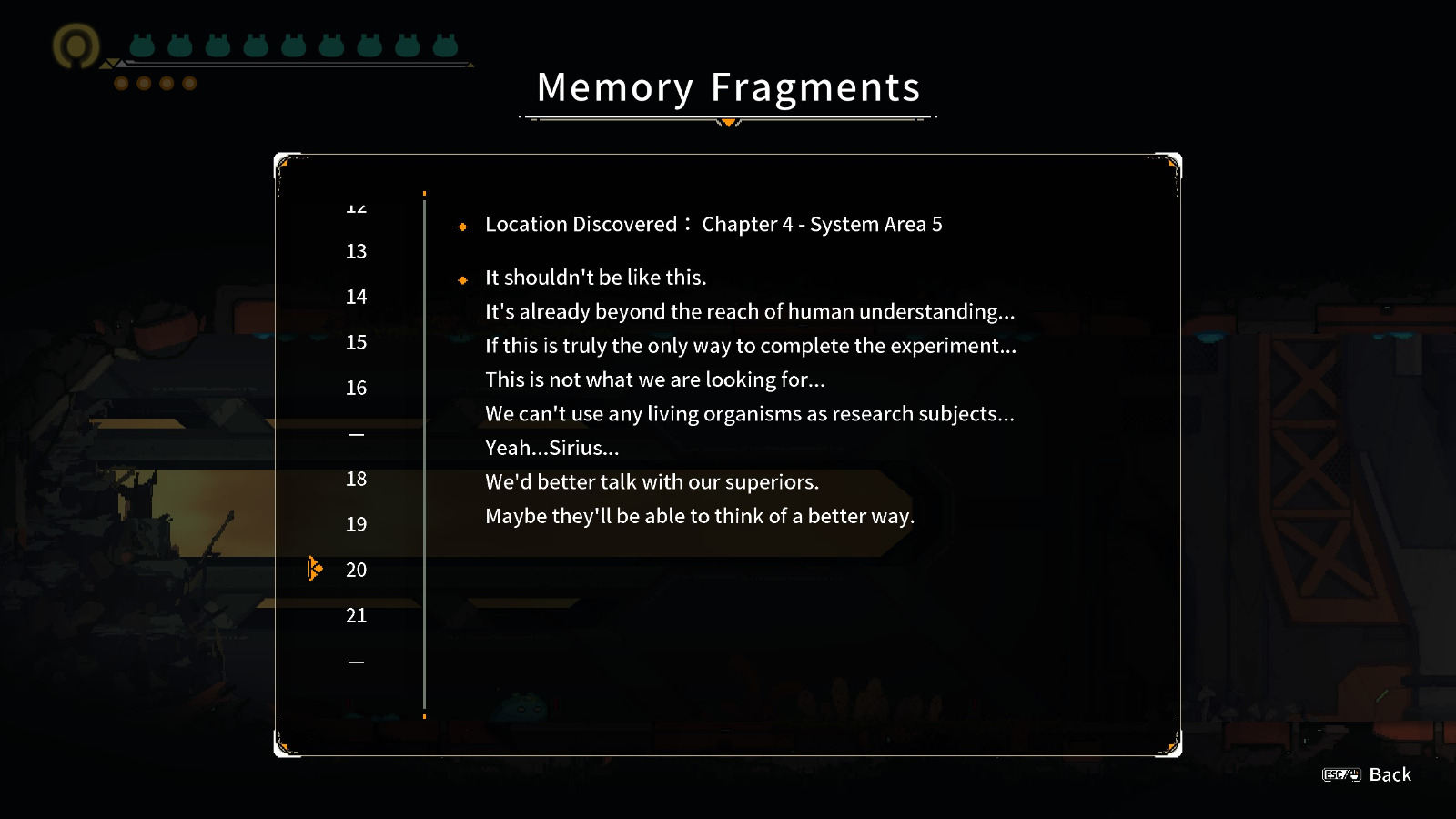Click the dash entry between fragments 16 and 18
Viewport: 1456px width, 819px height.
(355, 434)
